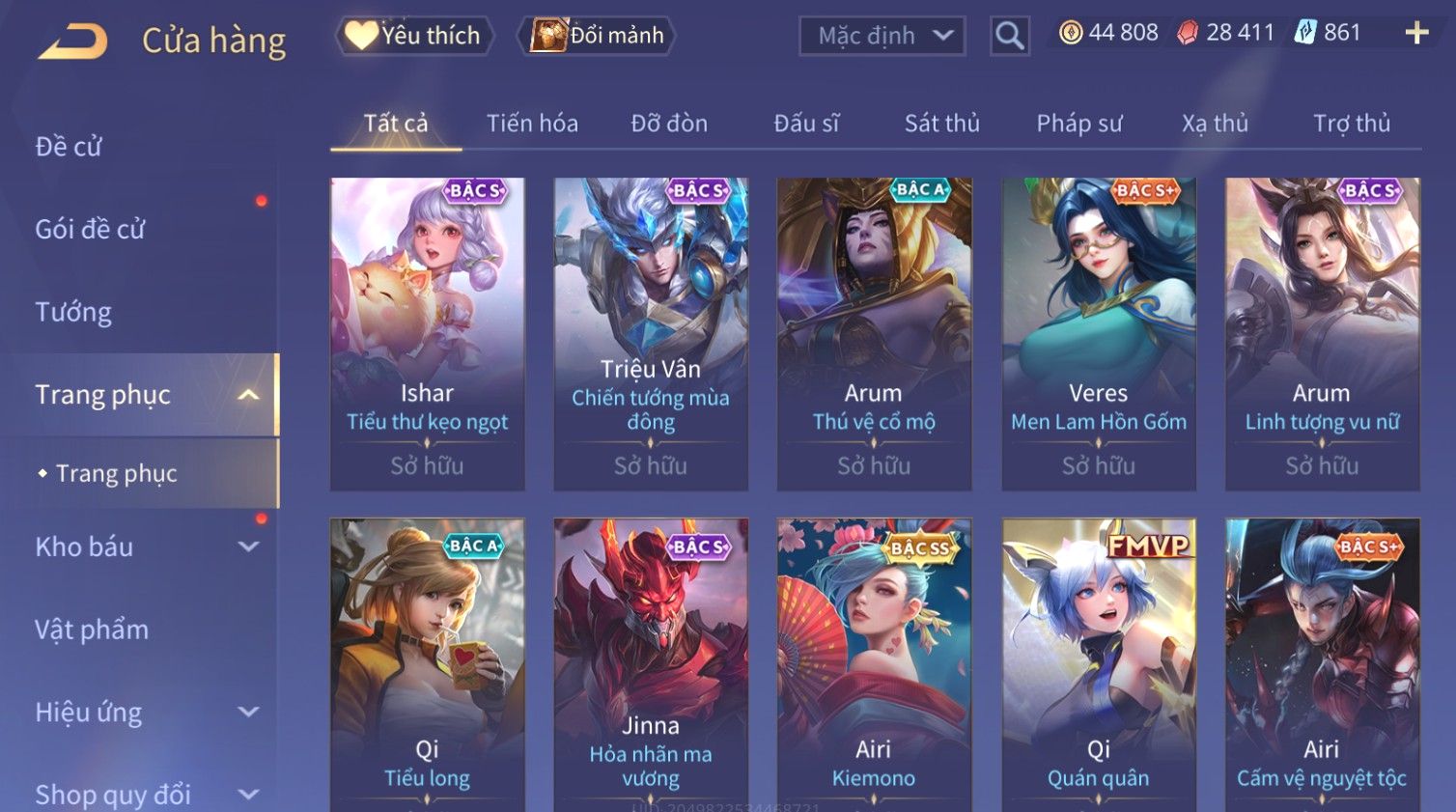Screen dimensions: 1456x812
Task: Open the Yêu thích favorites list
Action: click(414, 36)
